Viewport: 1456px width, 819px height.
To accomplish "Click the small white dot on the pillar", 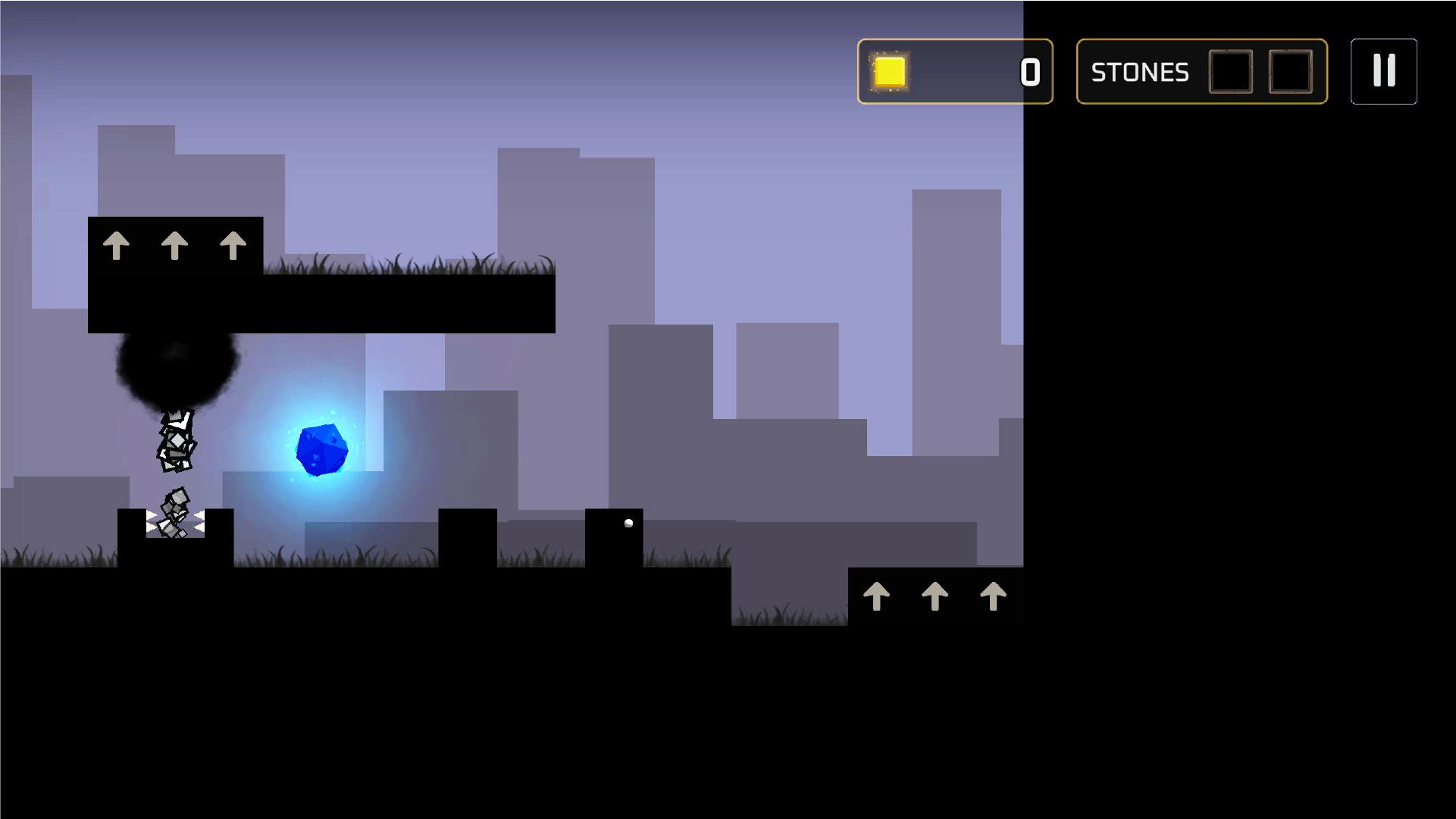I will (628, 522).
